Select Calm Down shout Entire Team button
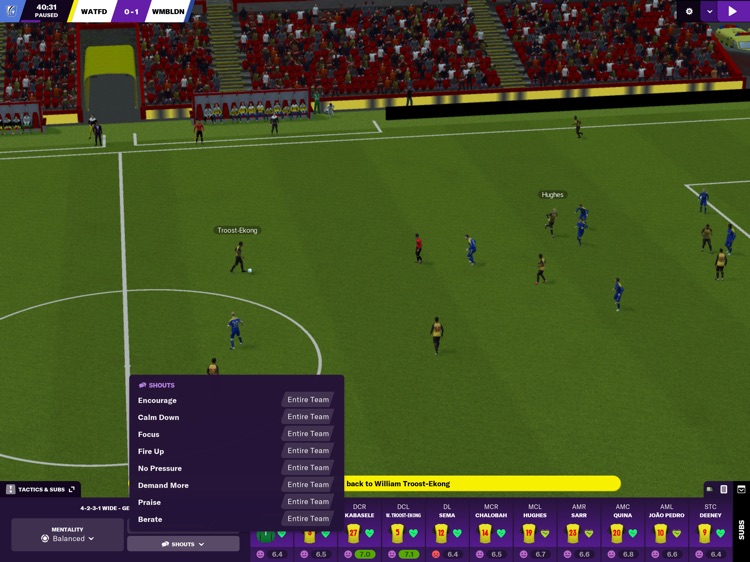The image size is (750, 562). pos(307,417)
